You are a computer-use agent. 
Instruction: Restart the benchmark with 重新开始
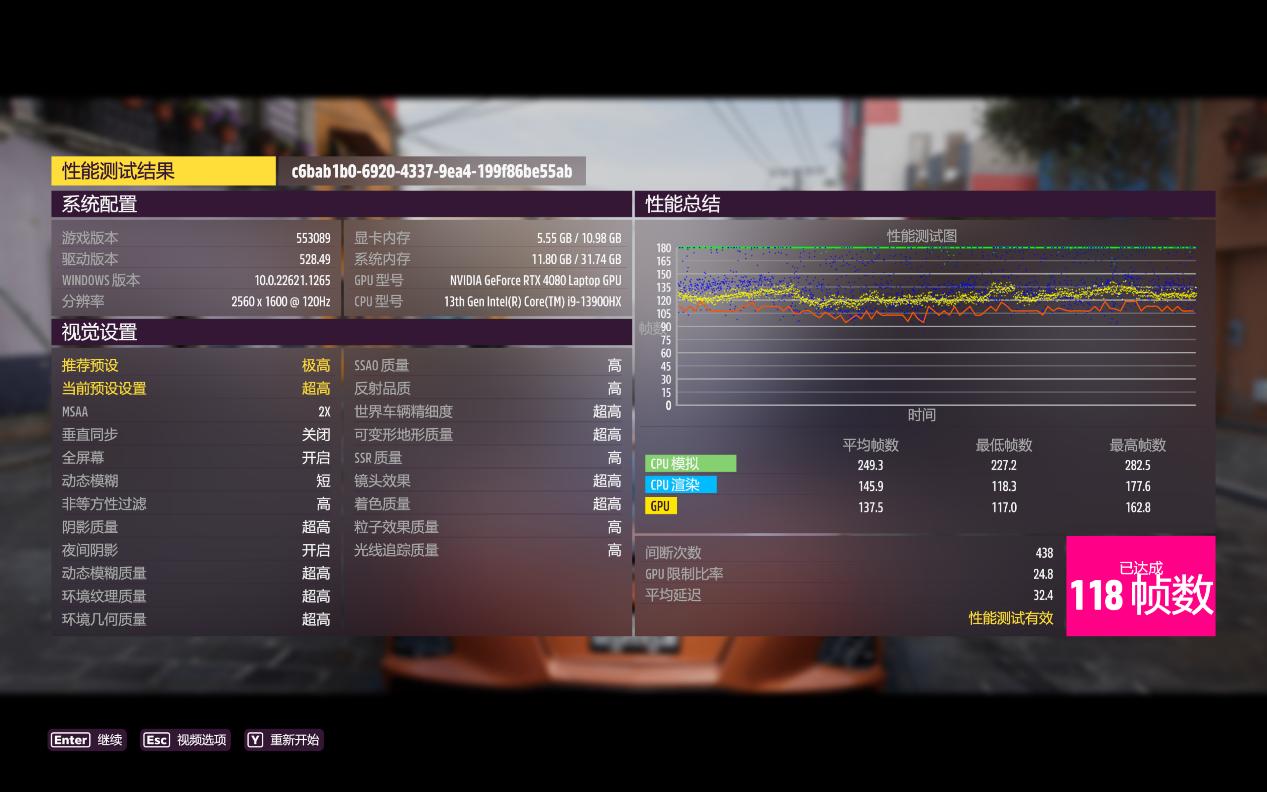284,740
